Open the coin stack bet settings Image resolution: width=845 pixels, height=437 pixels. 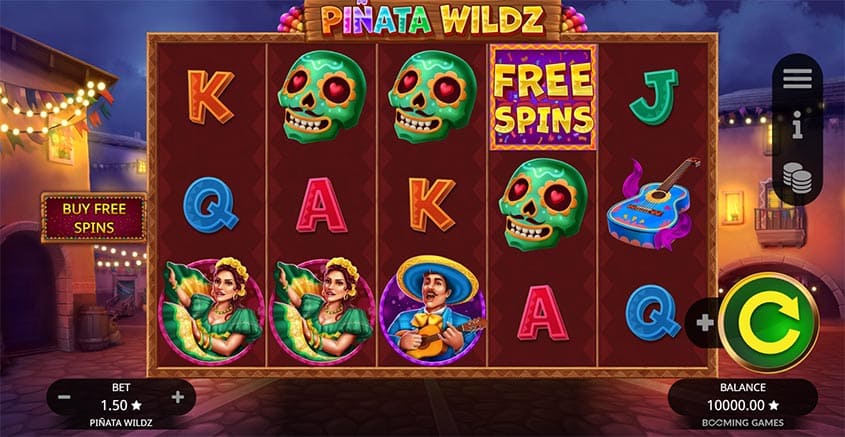[x=797, y=177]
